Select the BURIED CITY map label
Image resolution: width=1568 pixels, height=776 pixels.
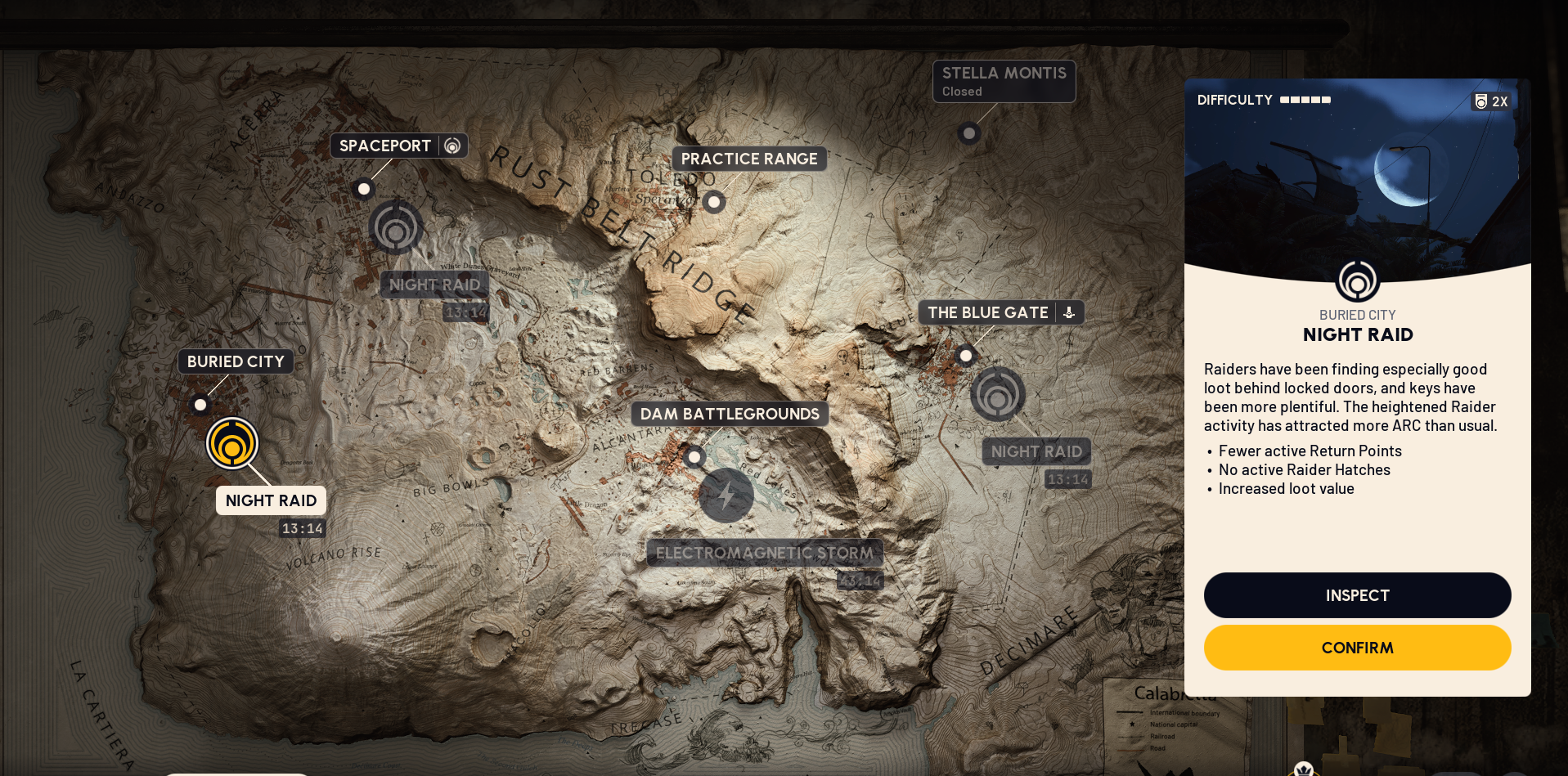(x=235, y=361)
